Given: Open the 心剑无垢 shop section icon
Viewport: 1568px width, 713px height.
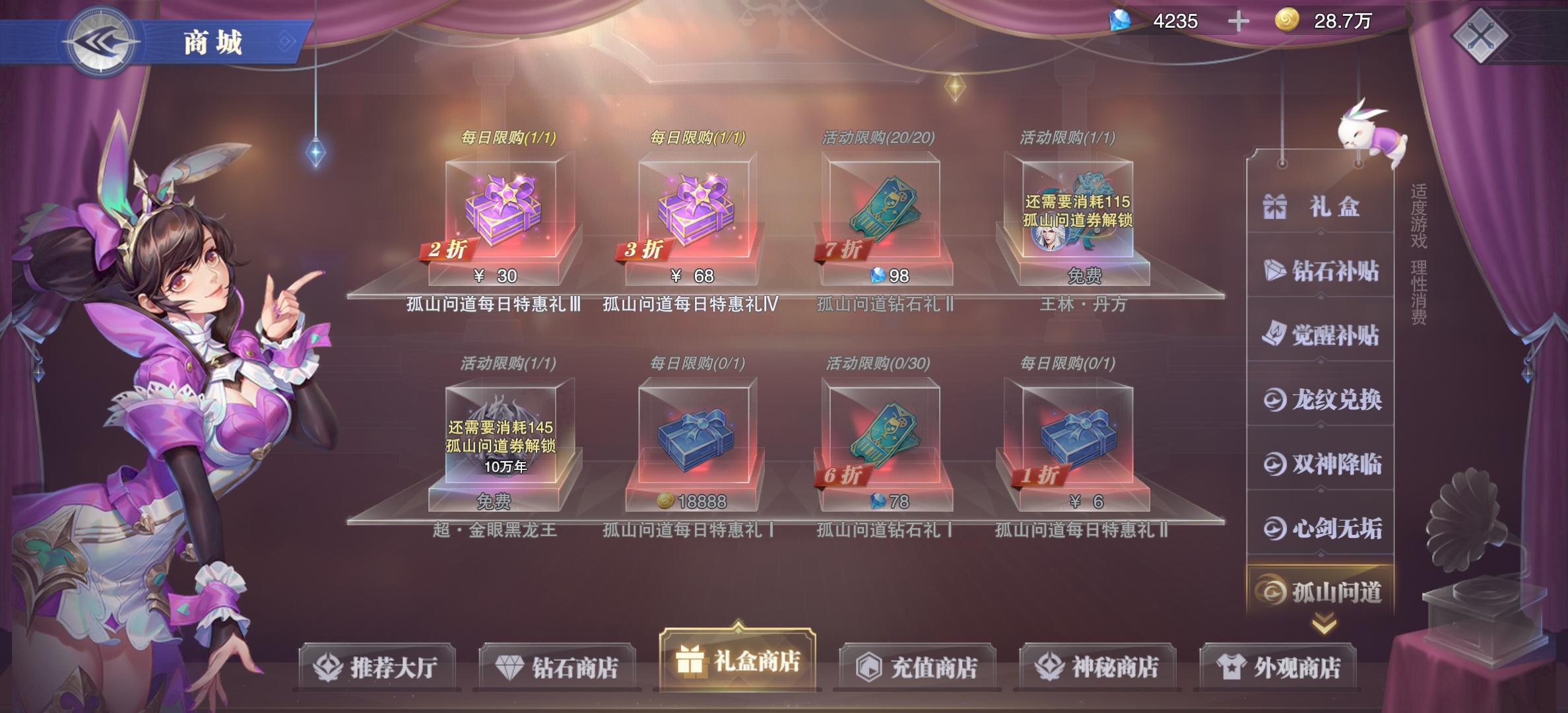Looking at the screenshot, I should [x=1277, y=527].
